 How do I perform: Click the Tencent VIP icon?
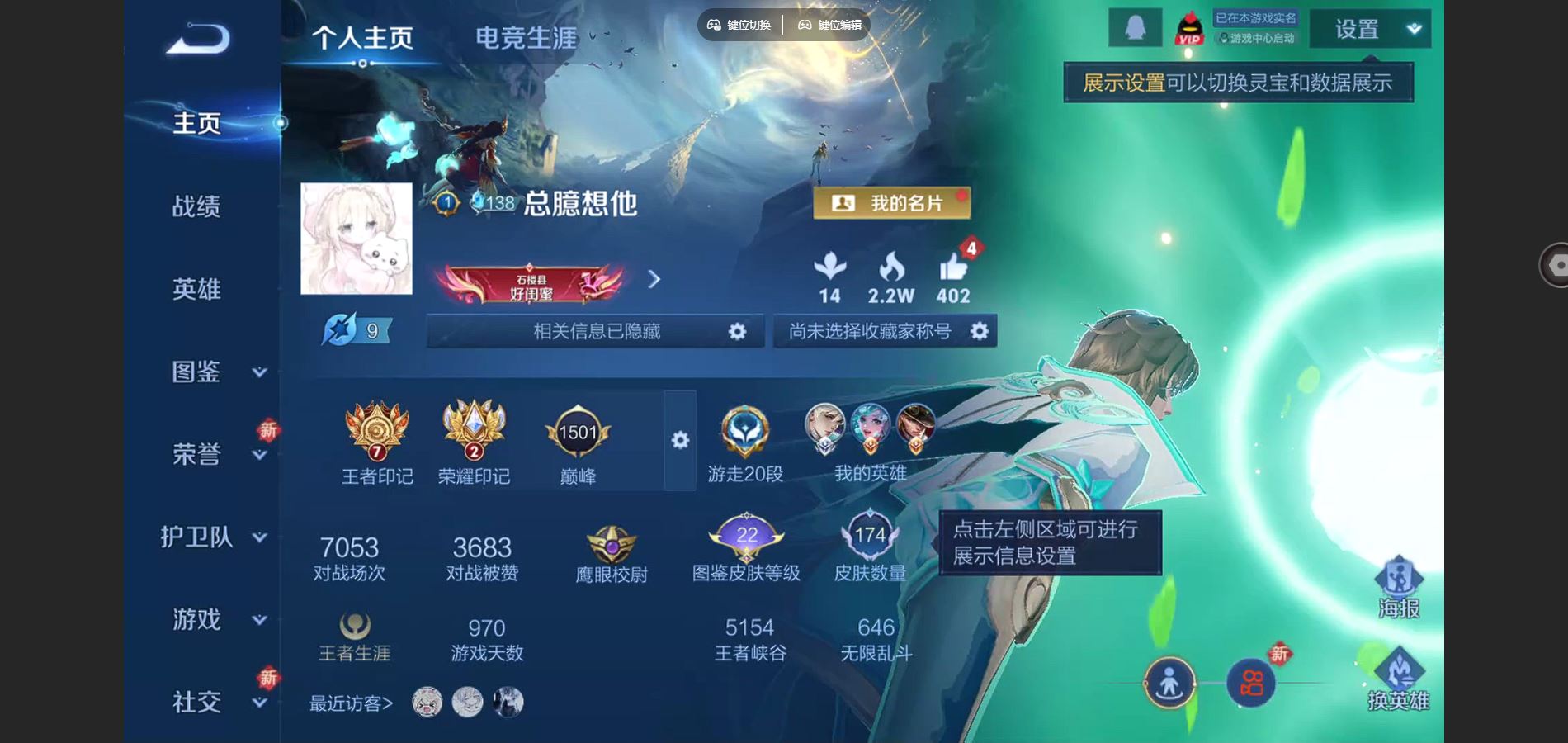point(1188,27)
